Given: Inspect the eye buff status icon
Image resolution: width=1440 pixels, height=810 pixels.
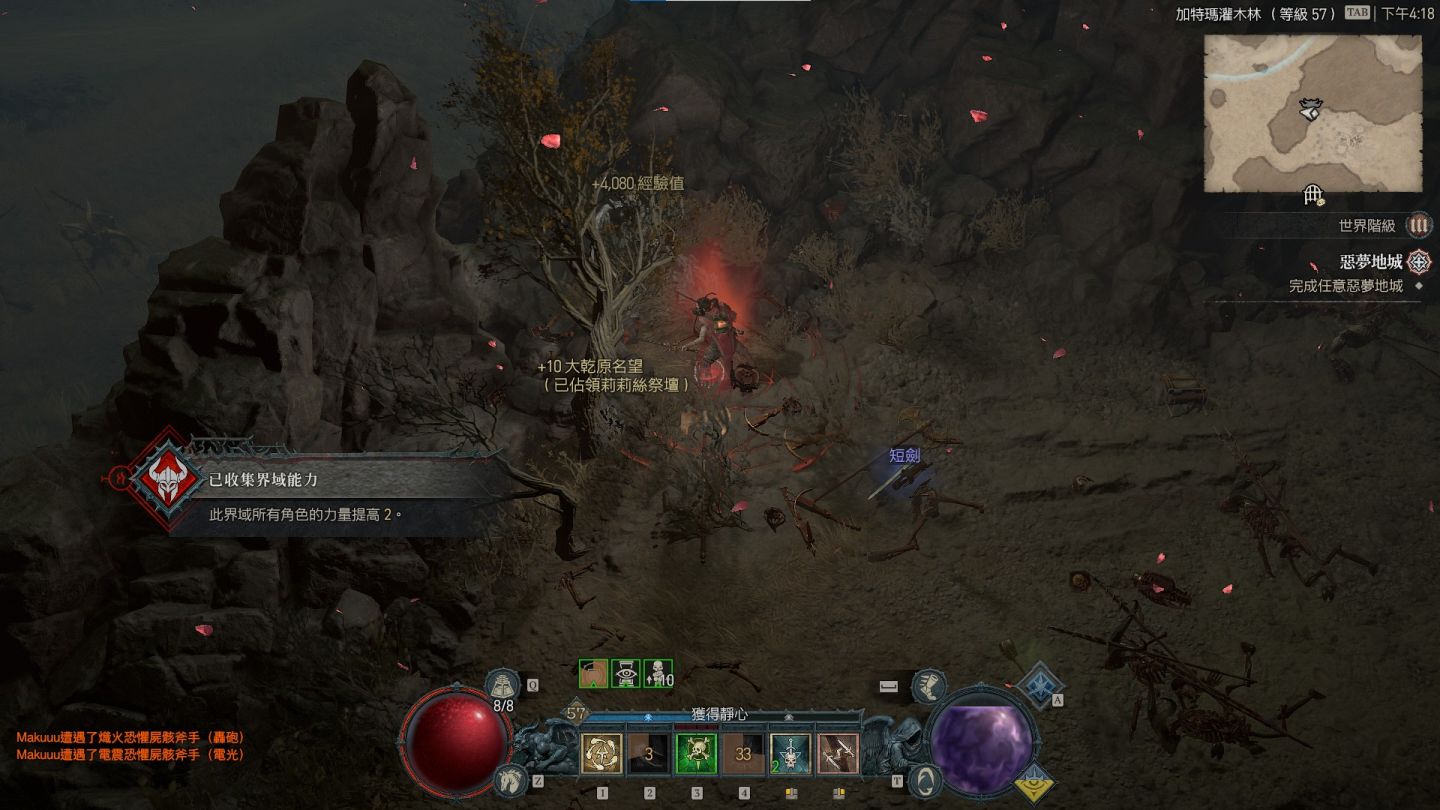Looking at the screenshot, I should [x=626, y=674].
